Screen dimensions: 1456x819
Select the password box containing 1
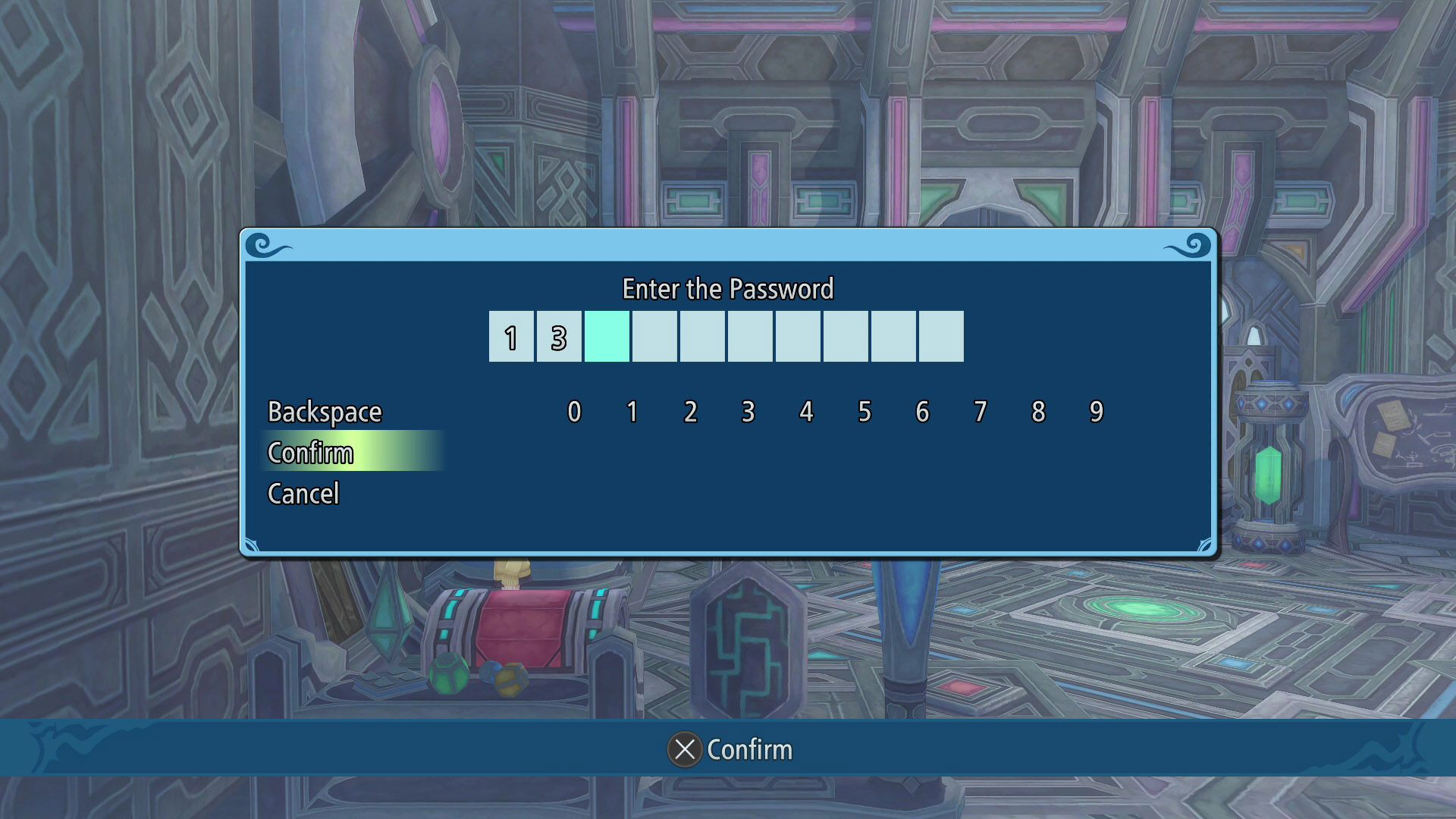click(511, 337)
